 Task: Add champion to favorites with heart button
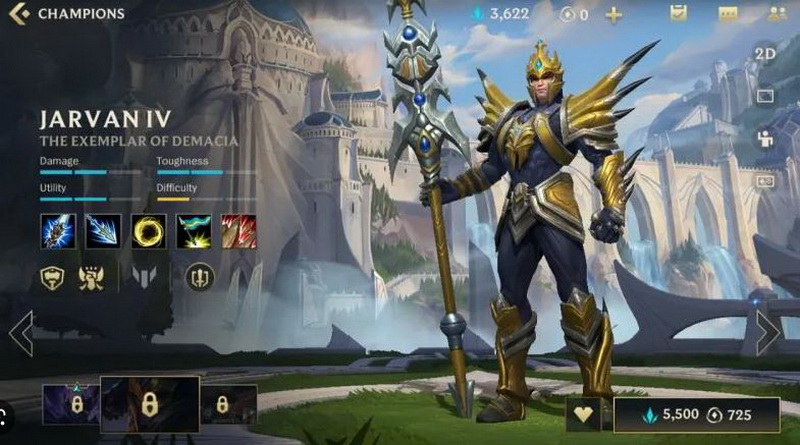[x=585, y=414]
